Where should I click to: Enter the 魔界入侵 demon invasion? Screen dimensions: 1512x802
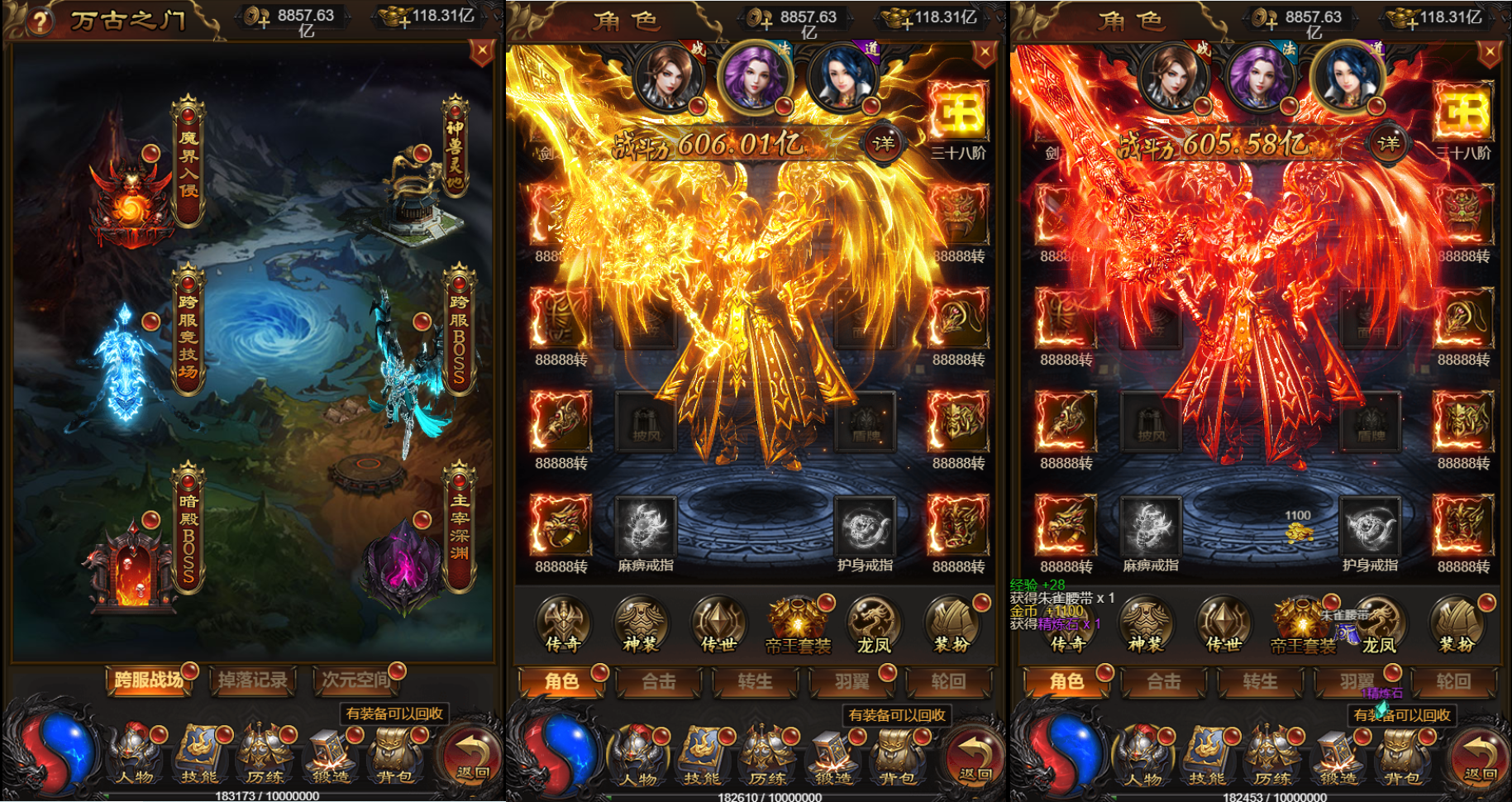point(188,165)
